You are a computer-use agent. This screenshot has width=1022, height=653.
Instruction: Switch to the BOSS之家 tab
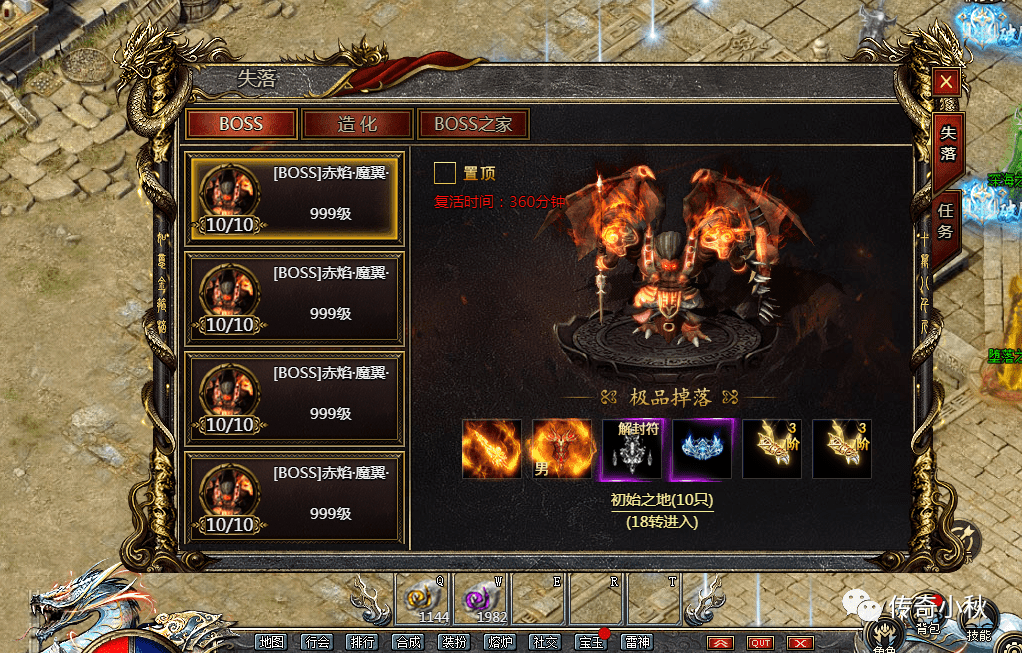(473, 125)
